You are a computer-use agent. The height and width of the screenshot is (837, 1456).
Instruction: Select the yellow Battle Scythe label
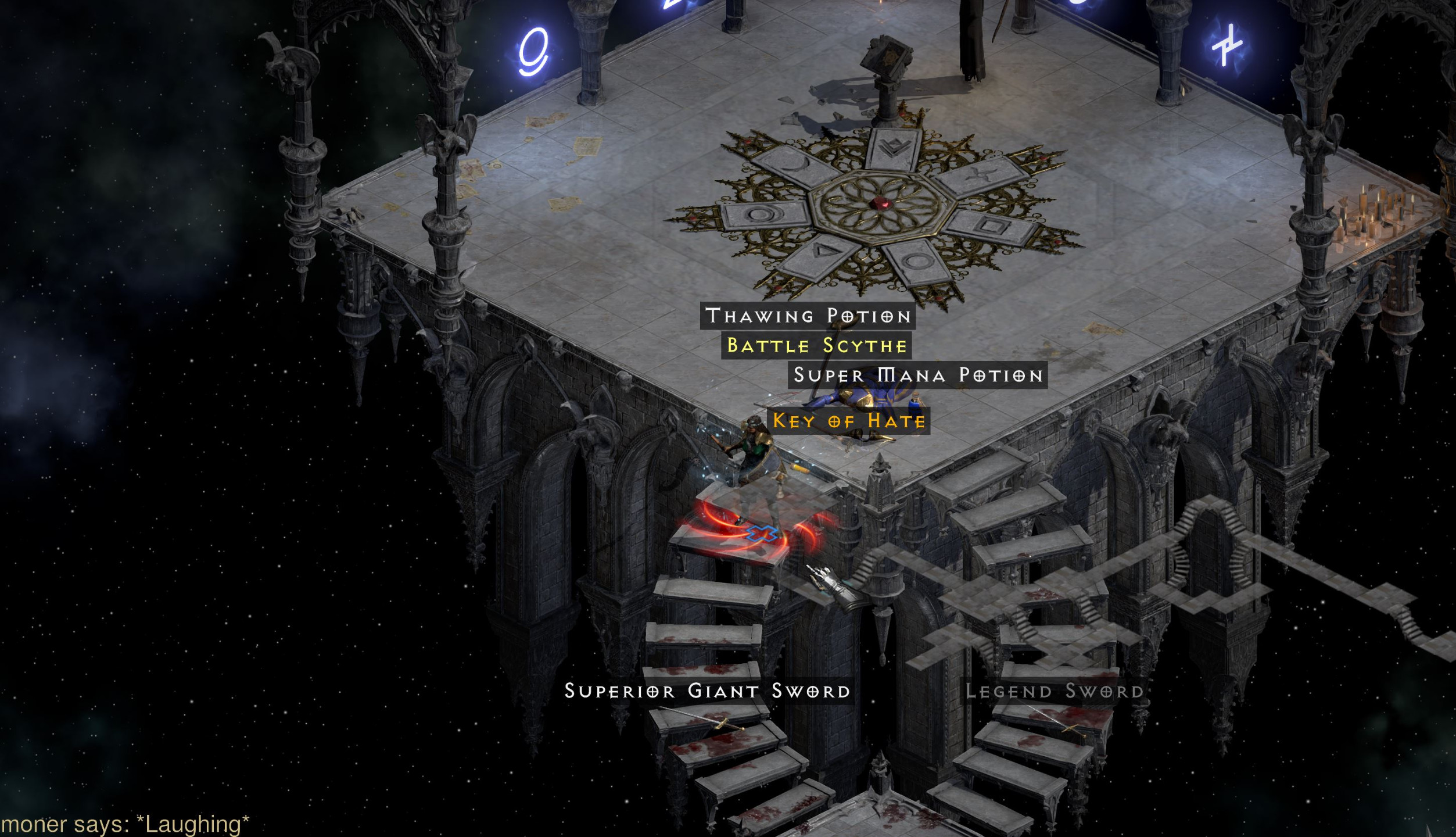pyautogui.click(x=816, y=346)
